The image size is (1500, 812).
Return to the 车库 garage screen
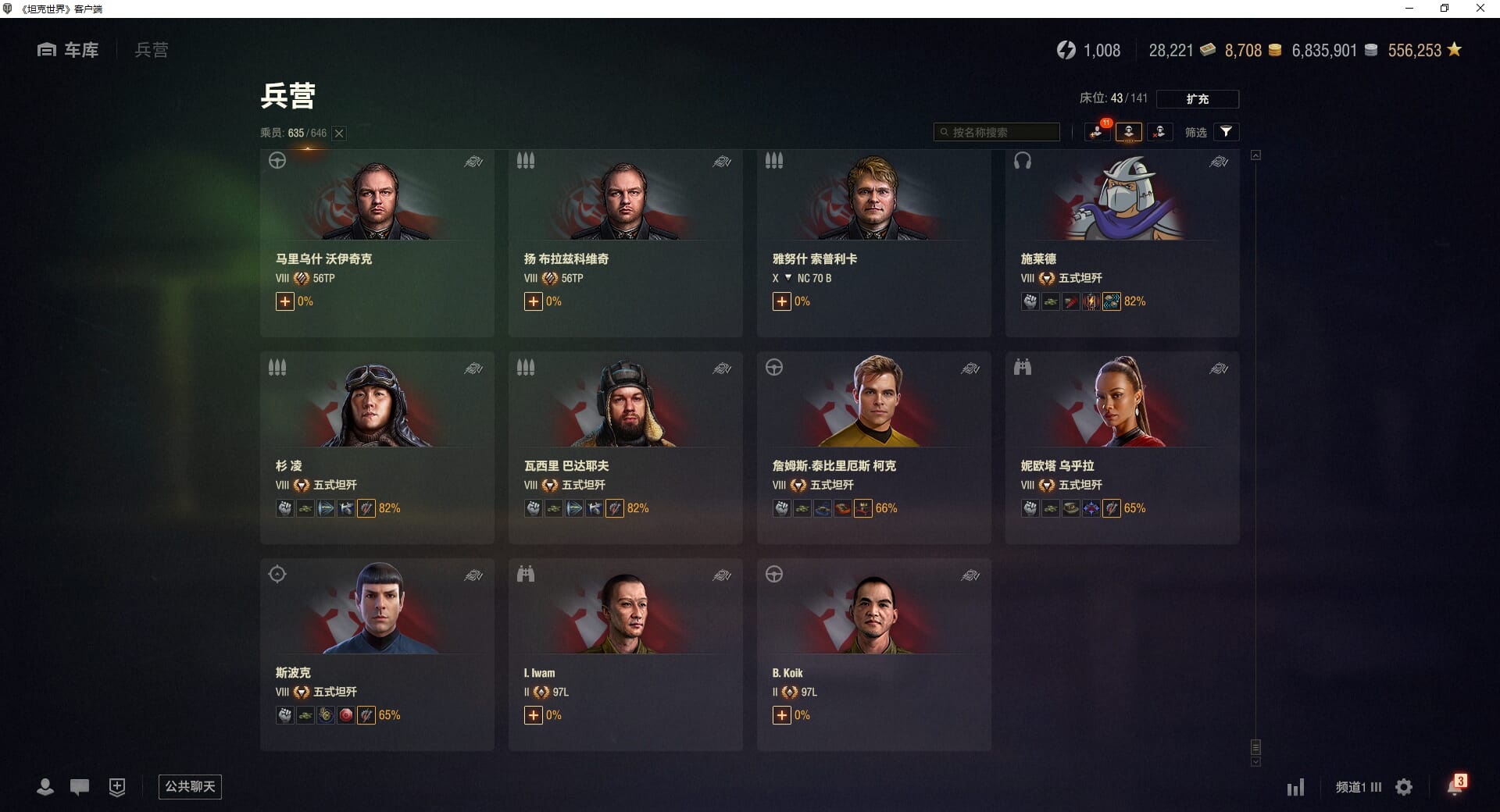pyautogui.click(x=69, y=50)
